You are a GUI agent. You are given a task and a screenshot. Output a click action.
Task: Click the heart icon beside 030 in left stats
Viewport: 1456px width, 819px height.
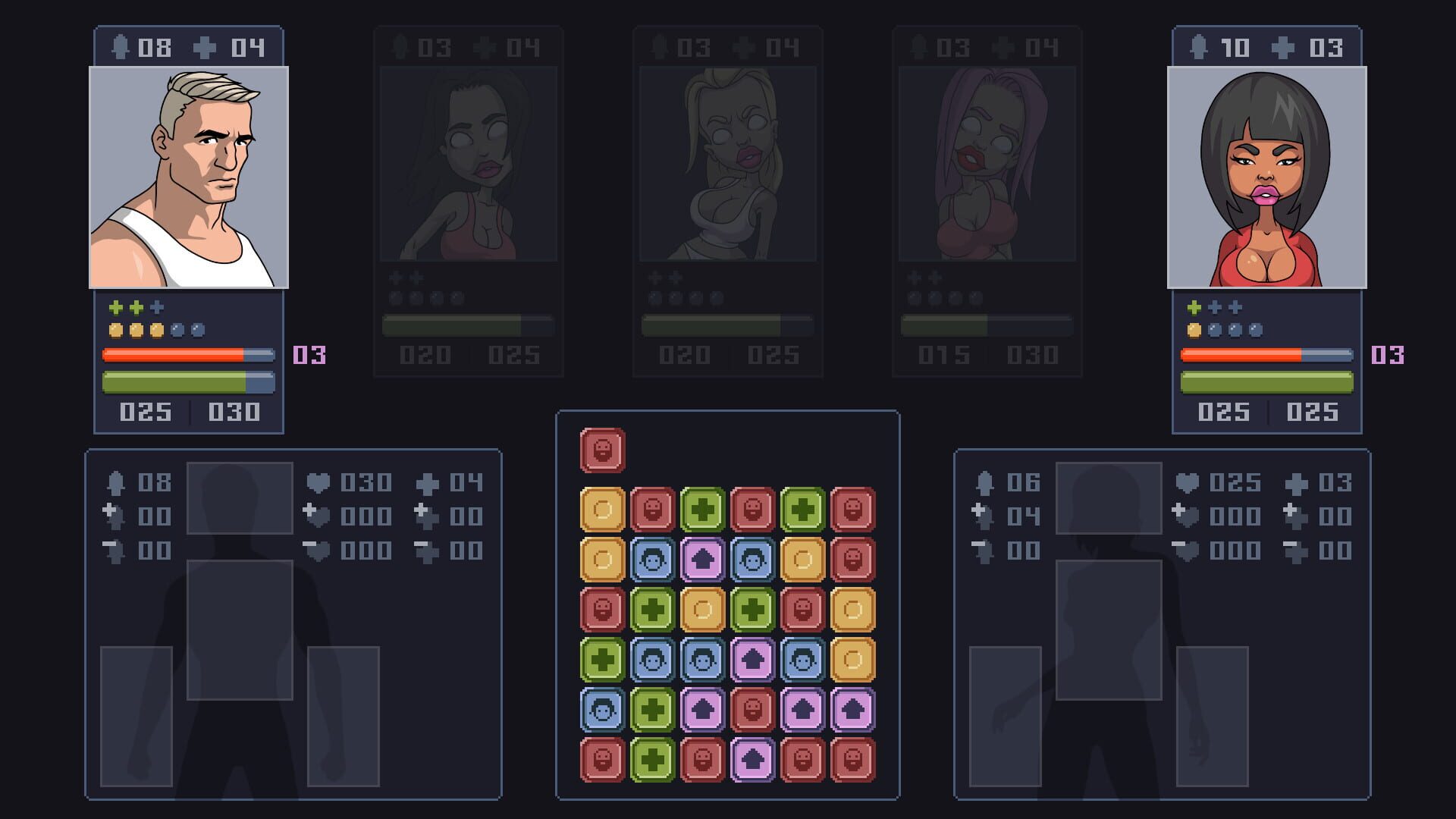pos(317,482)
